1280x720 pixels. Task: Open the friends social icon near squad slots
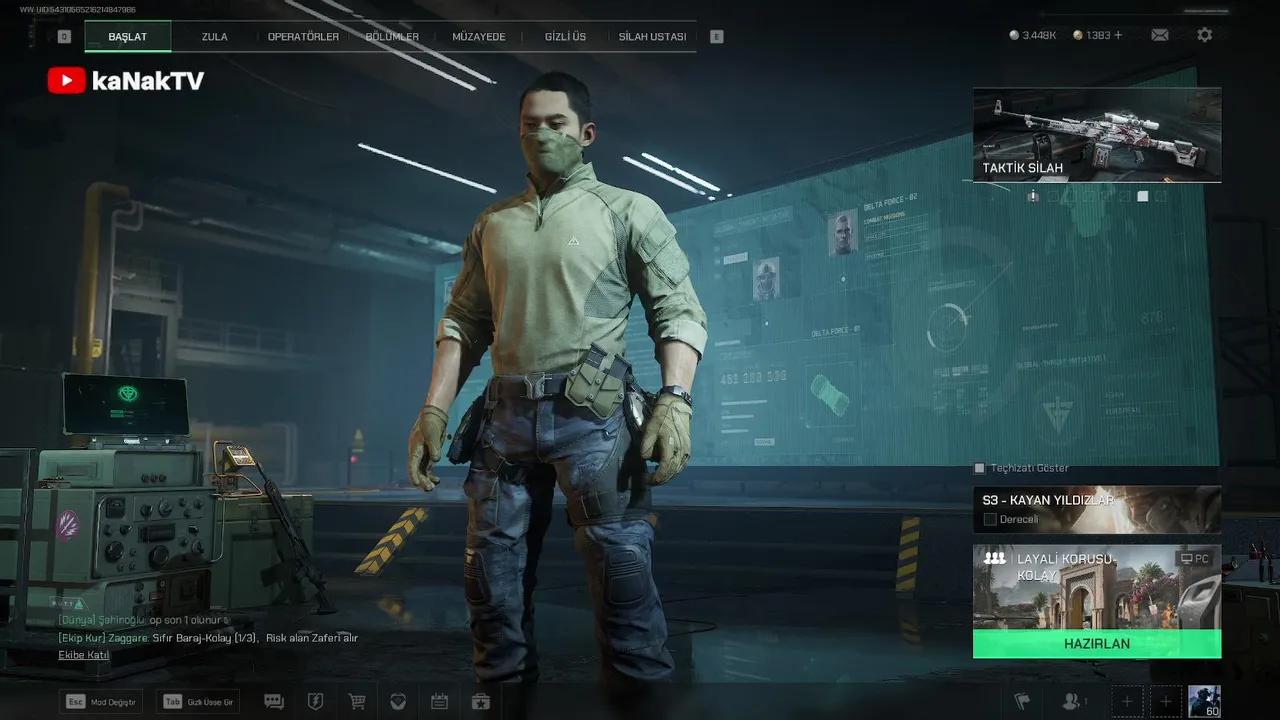pyautogui.click(x=1070, y=701)
